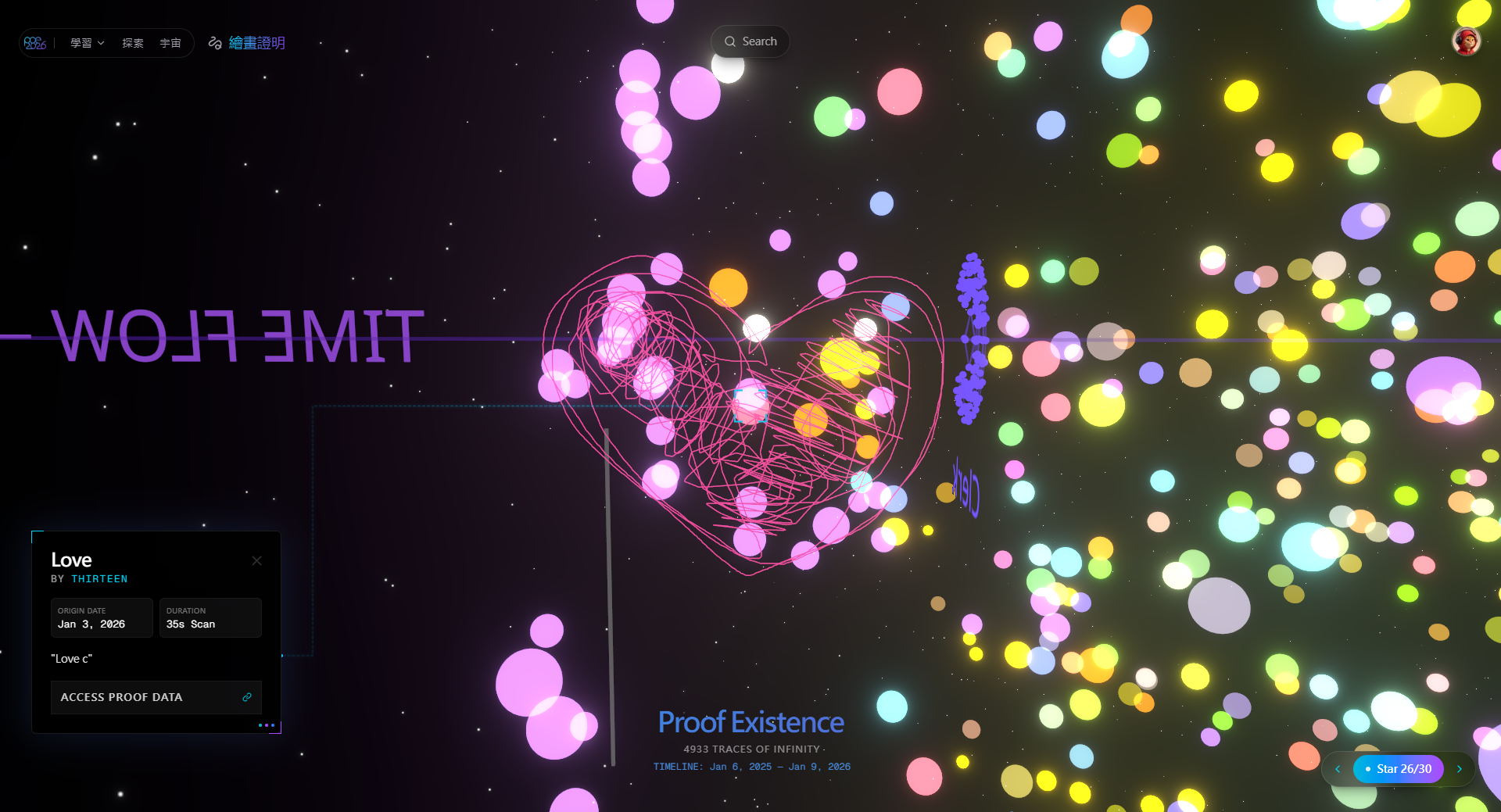The height and width of the screenshot is (812, 1501).
Task: Click the chain link icon on ACCESS PROOF DATA
Action: tap(247, 696)
